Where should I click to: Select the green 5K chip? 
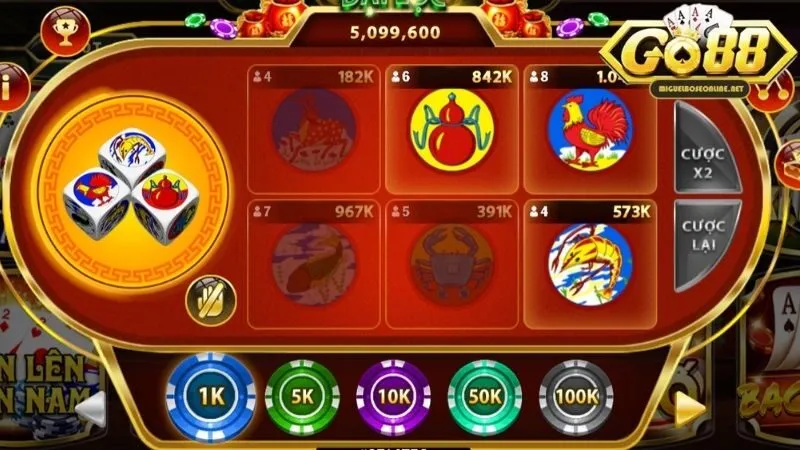point(303,396)
